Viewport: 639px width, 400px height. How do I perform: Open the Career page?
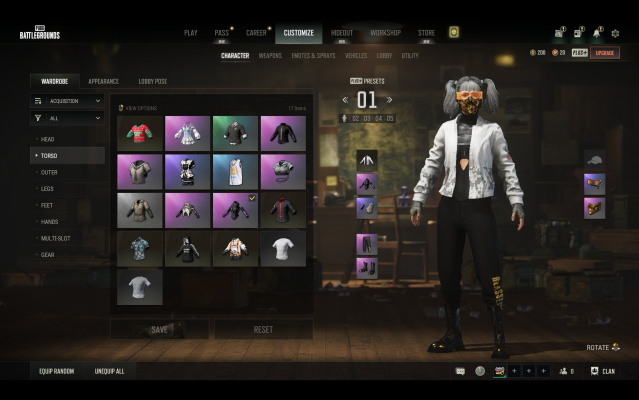tap(256, 33)
